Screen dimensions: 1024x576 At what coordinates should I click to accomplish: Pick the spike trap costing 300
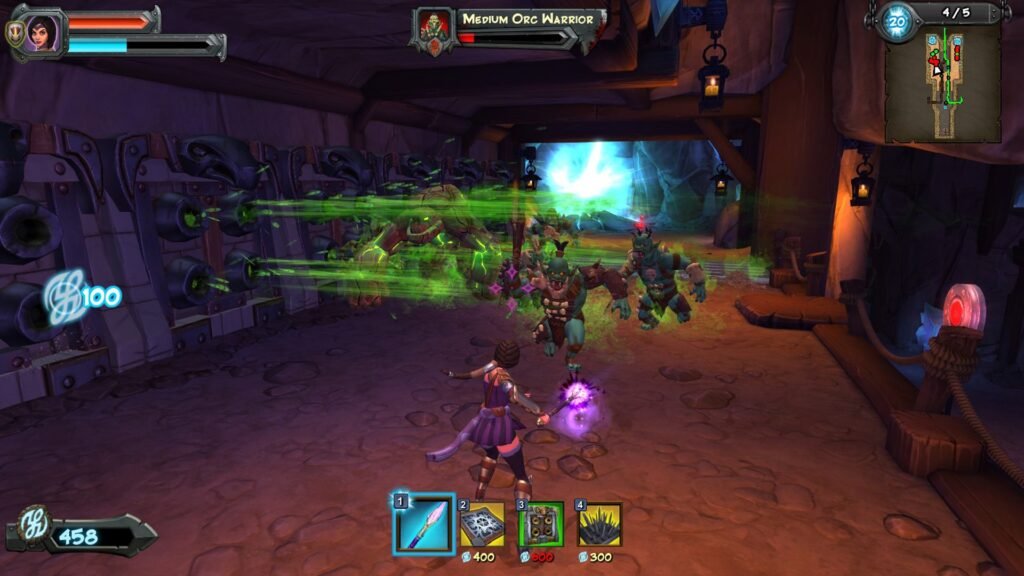[x=600, y=525]
